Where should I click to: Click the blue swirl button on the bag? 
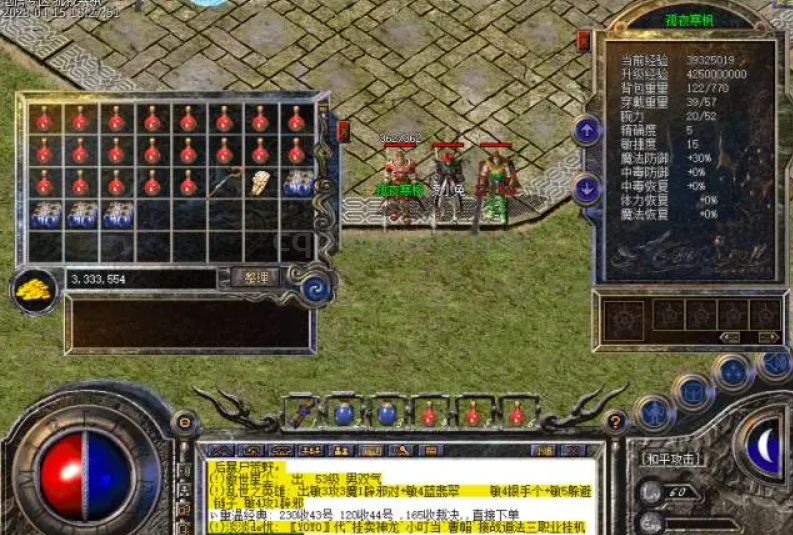pyautogui.click(x=317, y=288)
